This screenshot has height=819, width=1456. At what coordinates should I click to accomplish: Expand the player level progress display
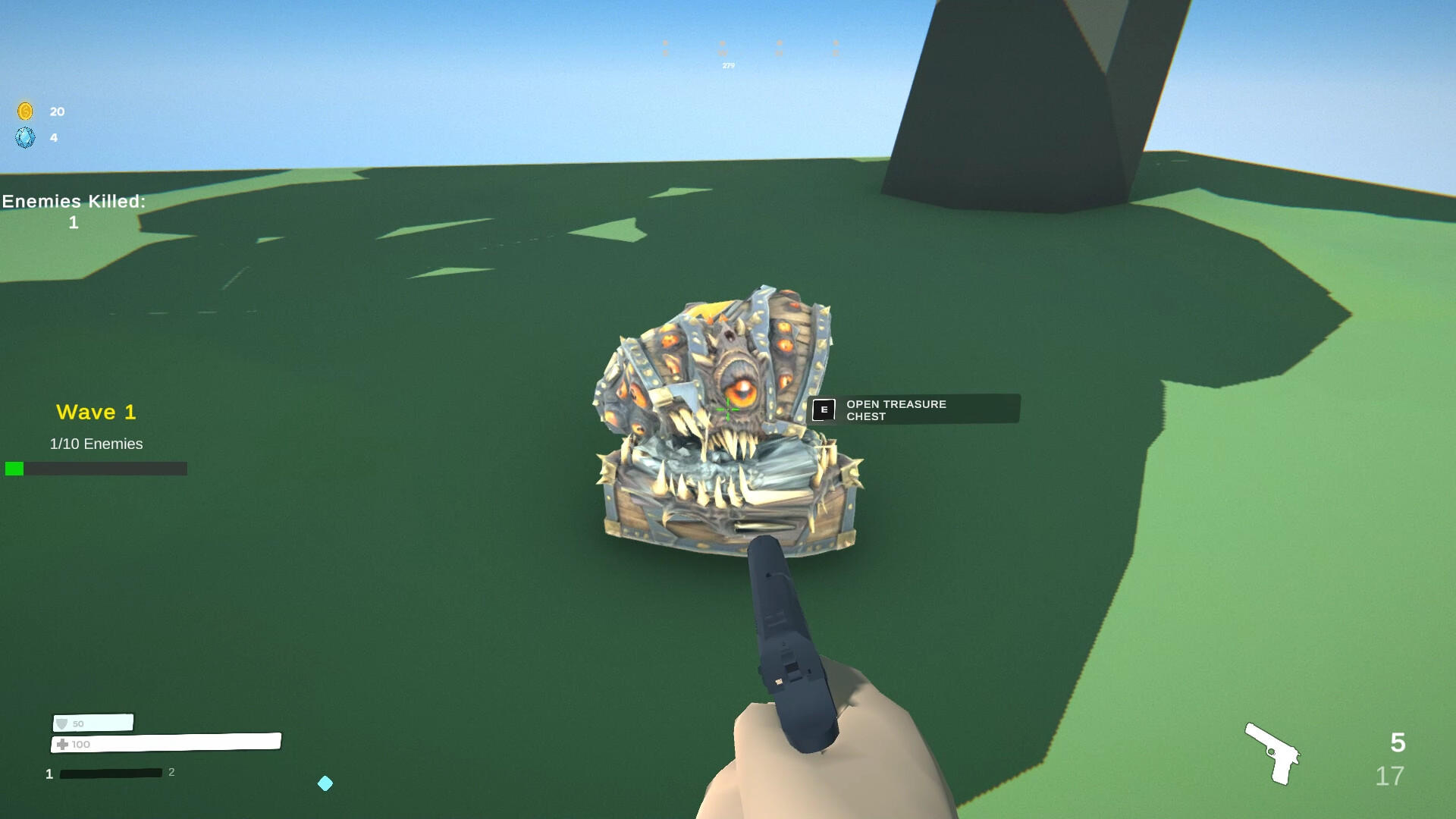[x=111, y=773]
